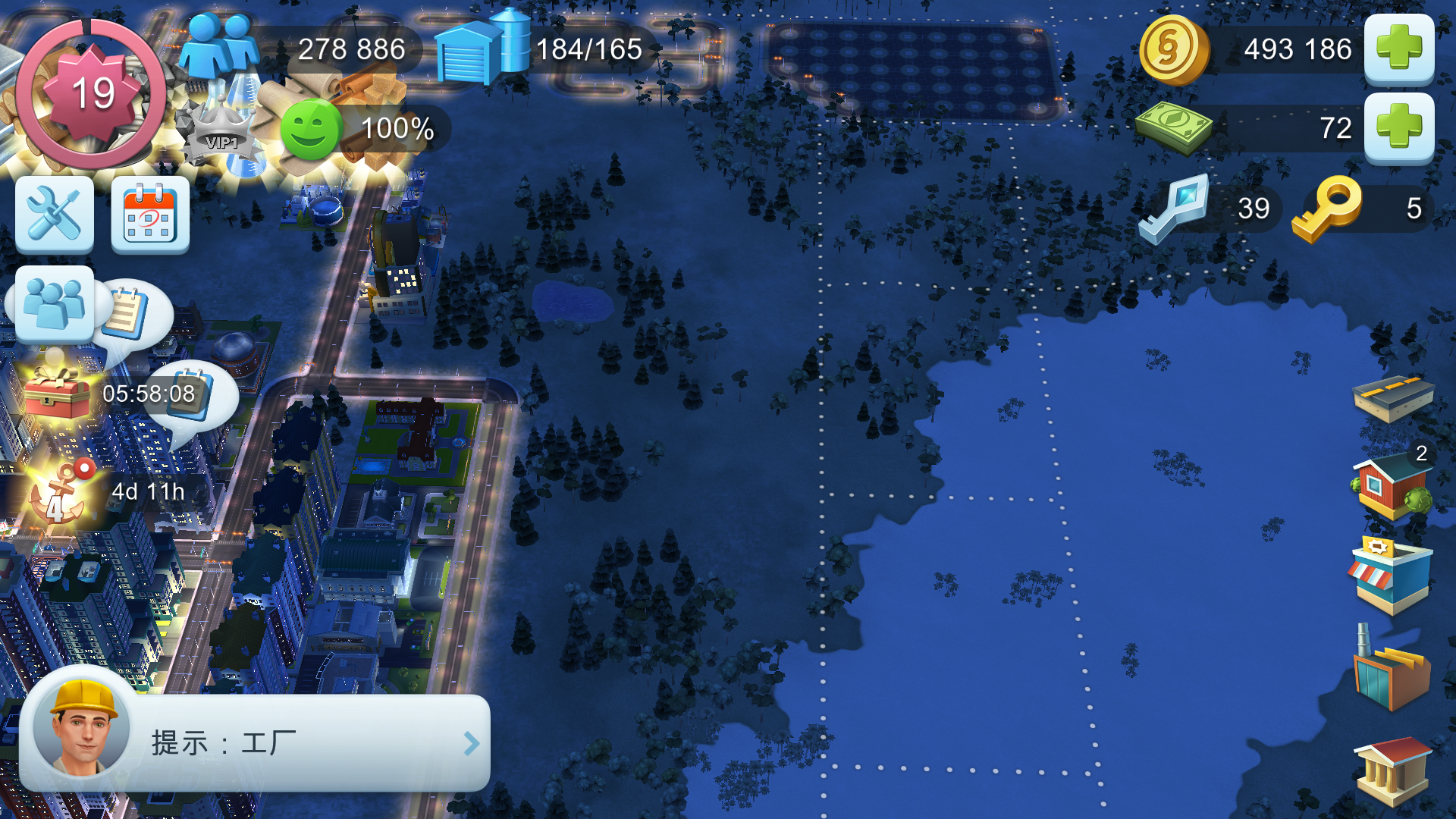Tap the green happiness smiley face
Screen dimensions: 1456x819
[x=311, y=129]
